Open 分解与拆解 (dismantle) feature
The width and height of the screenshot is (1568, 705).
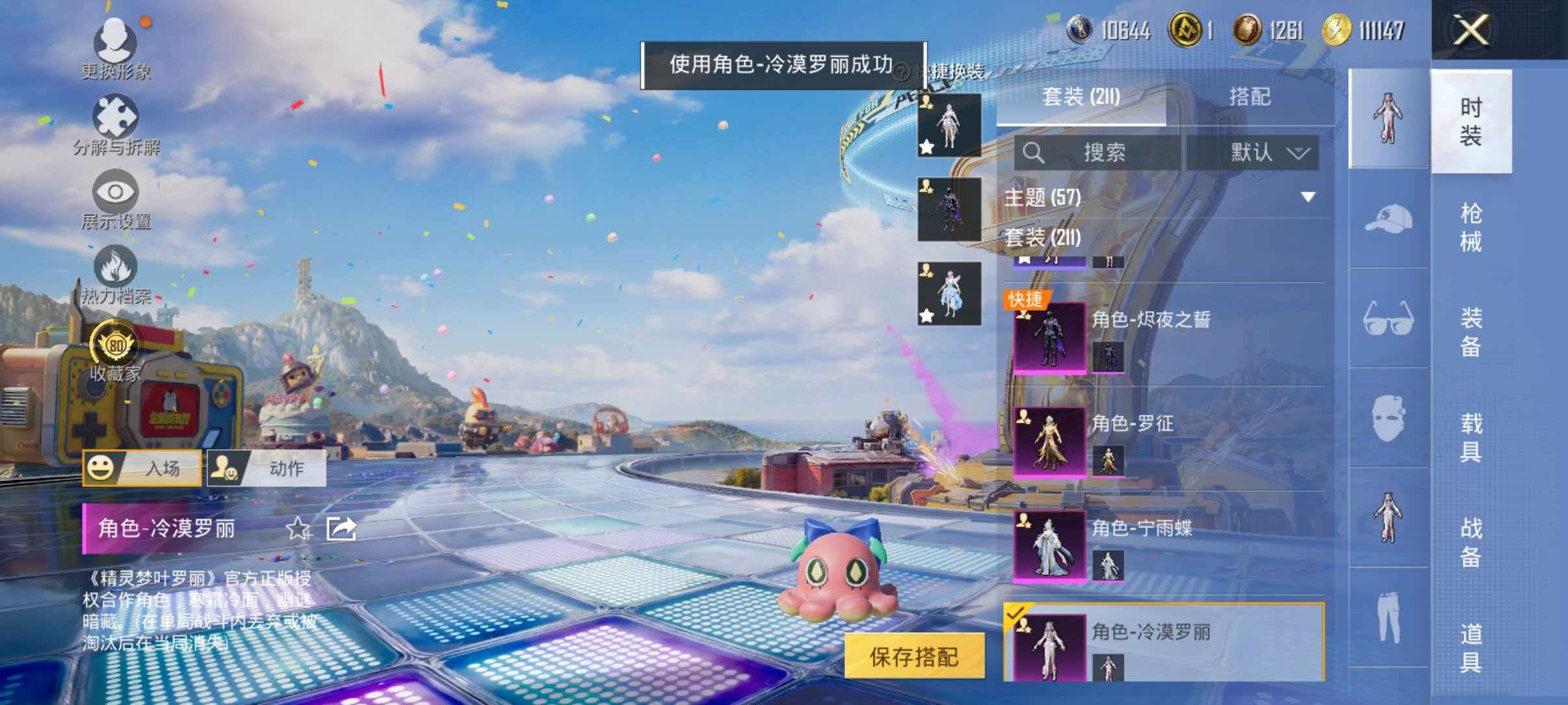pyautogui.click(x=116, y=117)
